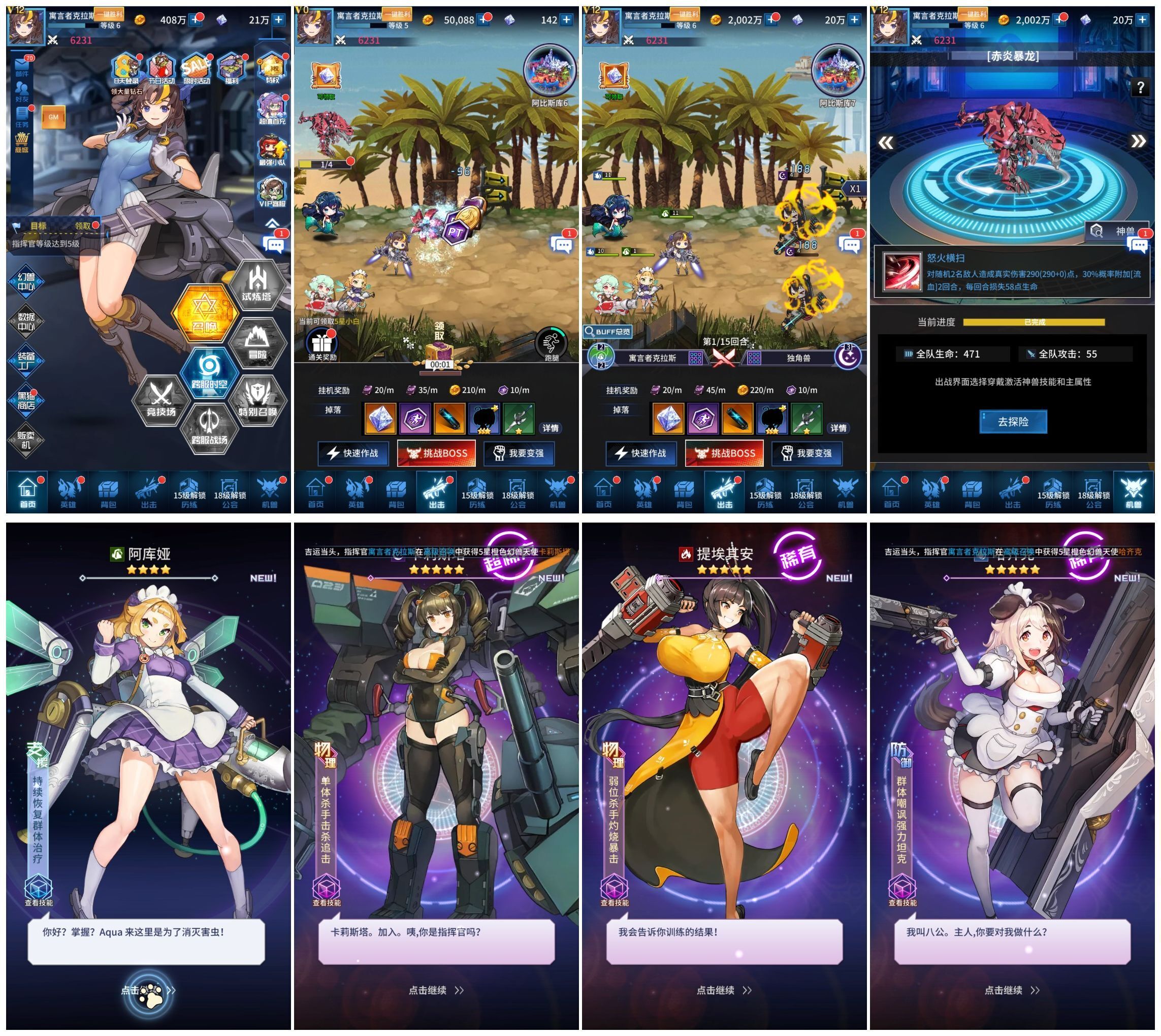Viewport: 1161px width, 1036px height.
Task: Enter the 试炼塔 trial tower
Action: click(256, 285)
